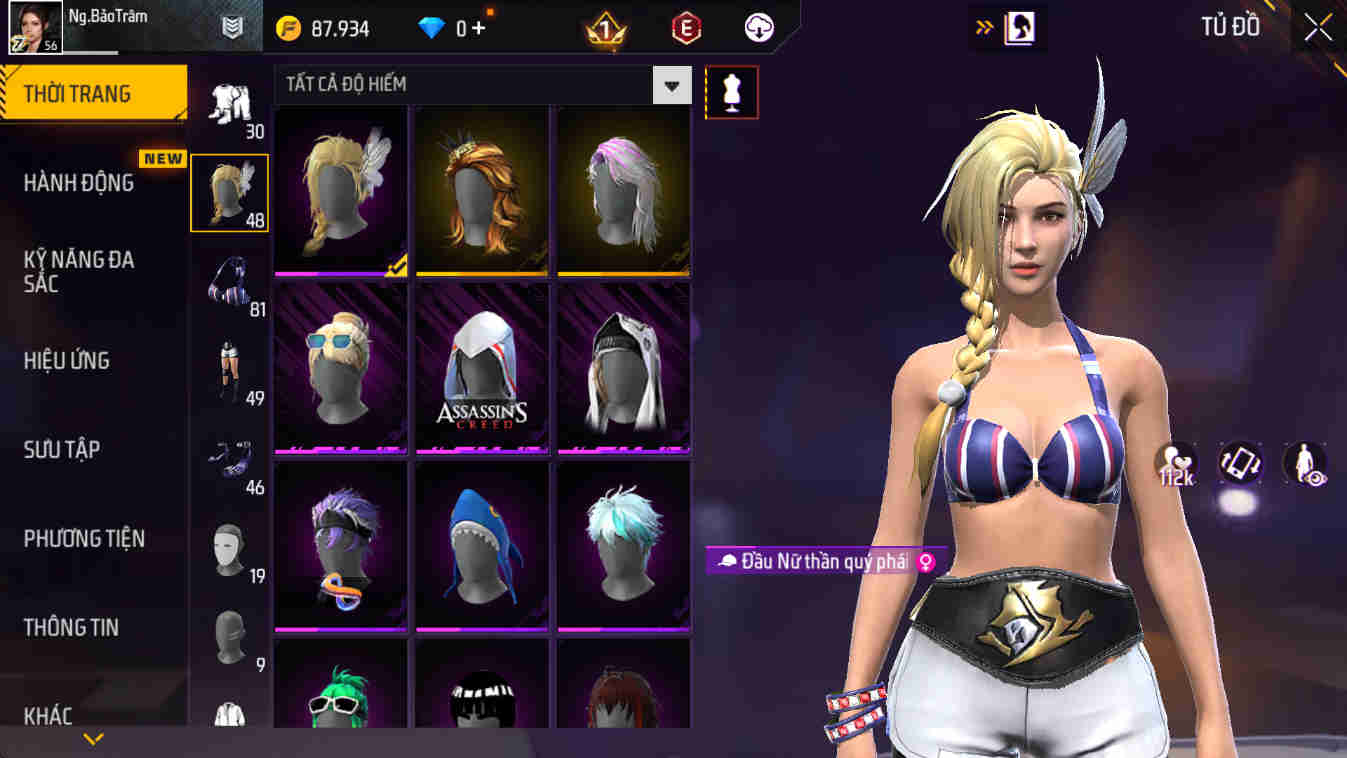
Task: Open the TẤT CẢ ĐỘ HIẾM rarity dropdown
Action: click(x=672, y=85)
